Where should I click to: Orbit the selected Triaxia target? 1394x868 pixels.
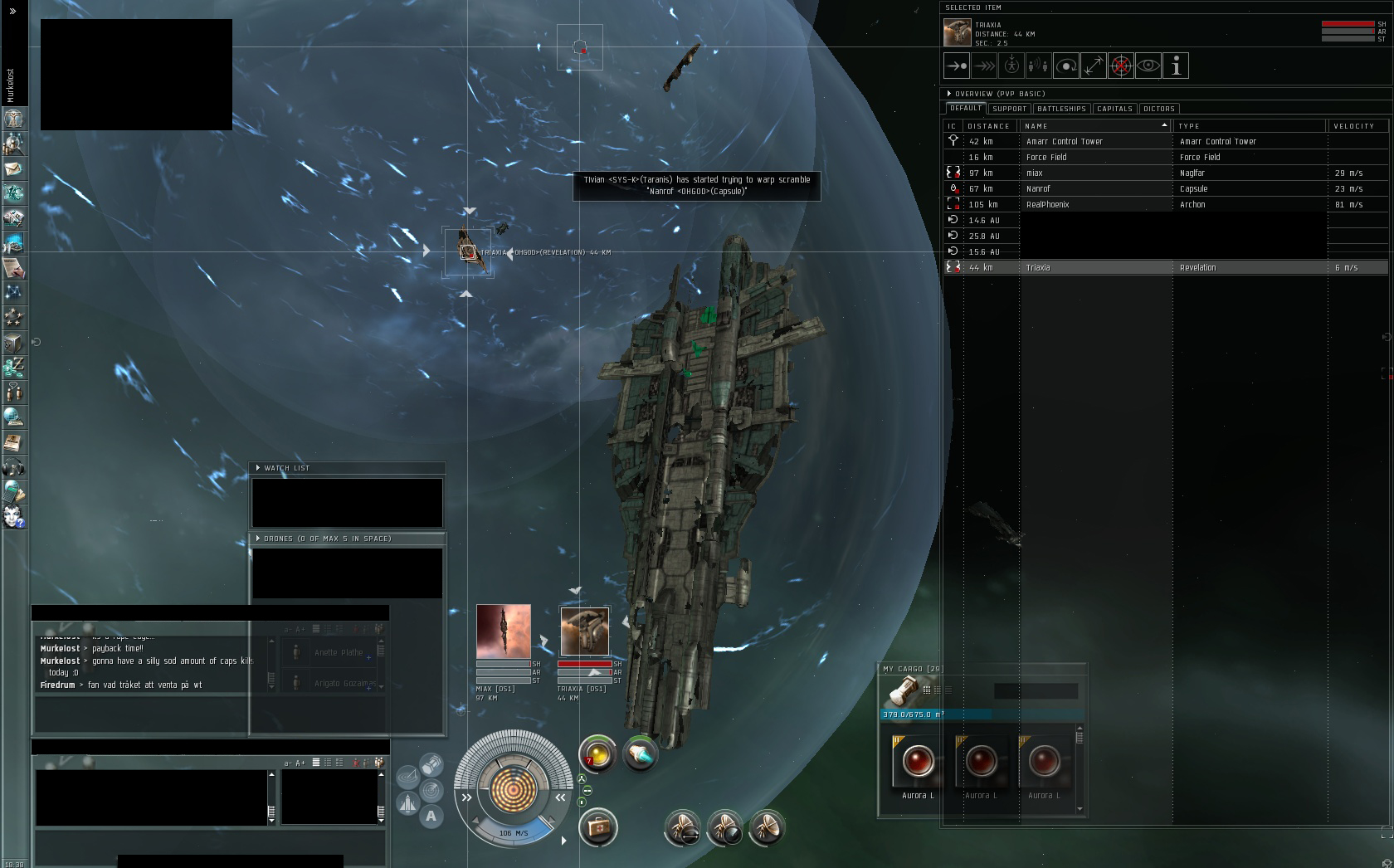tap(1066, 66)
